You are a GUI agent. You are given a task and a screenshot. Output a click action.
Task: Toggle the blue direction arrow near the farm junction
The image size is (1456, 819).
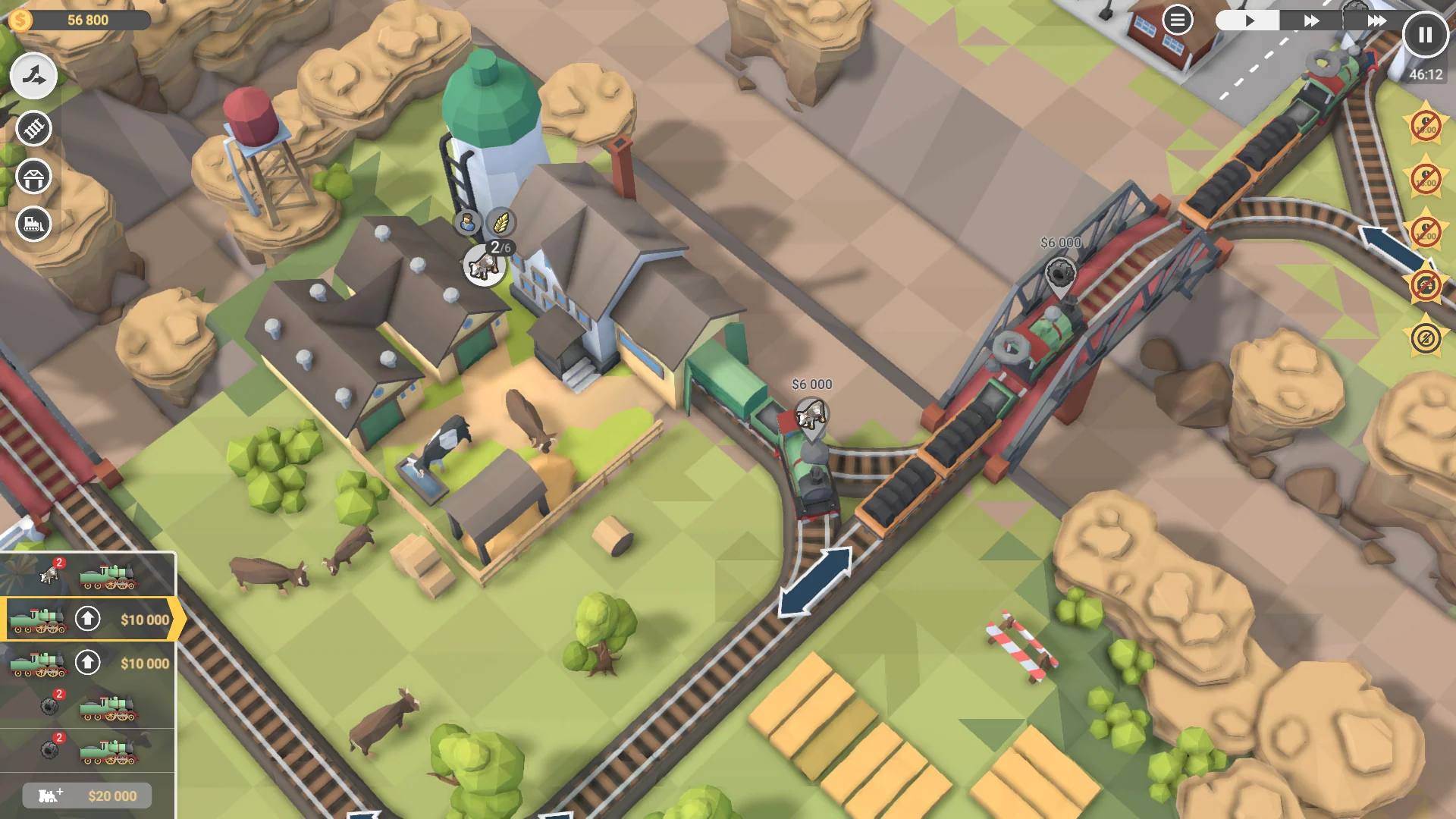816,581
